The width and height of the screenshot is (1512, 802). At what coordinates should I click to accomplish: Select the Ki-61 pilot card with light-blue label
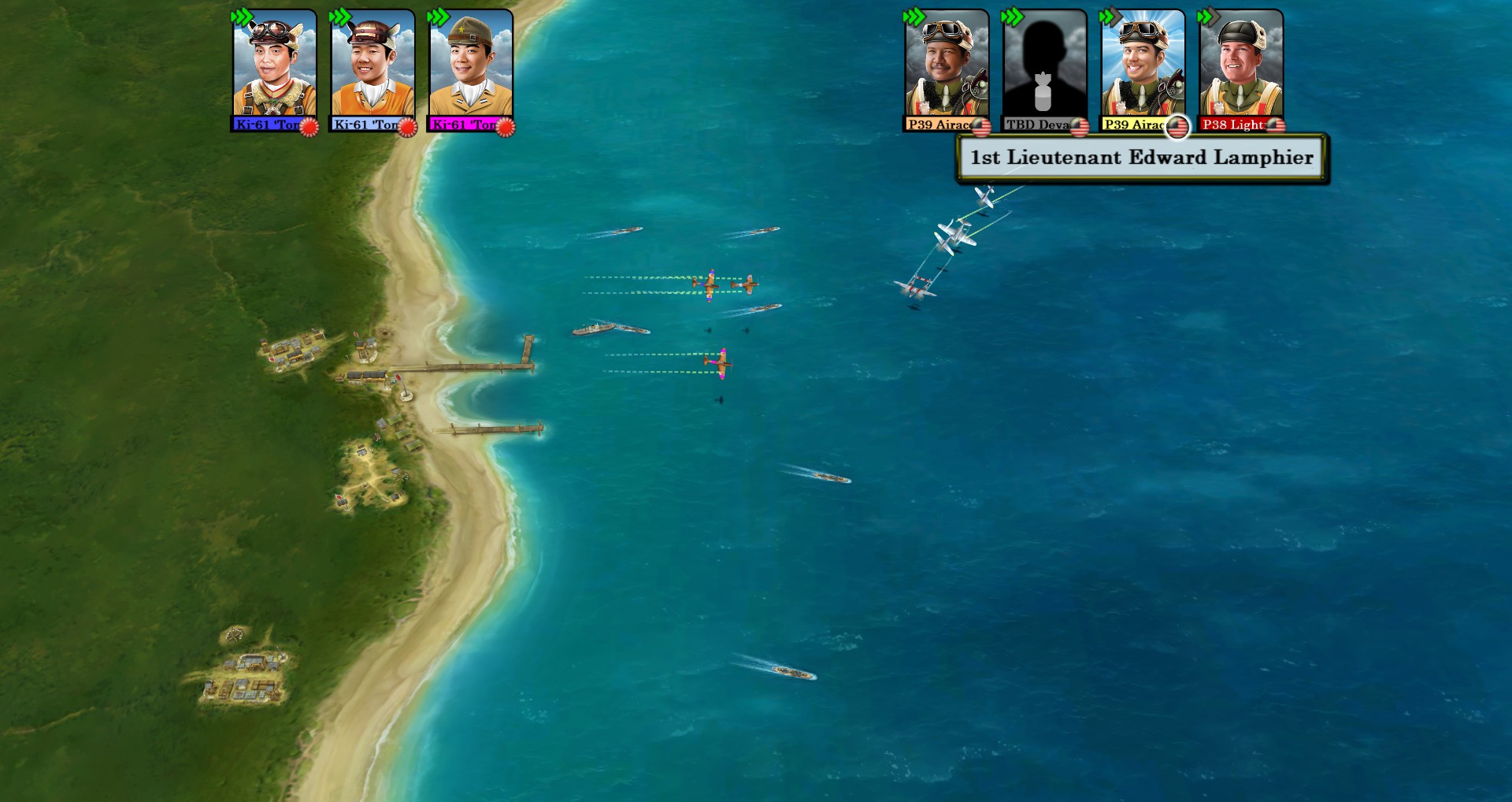372,69
